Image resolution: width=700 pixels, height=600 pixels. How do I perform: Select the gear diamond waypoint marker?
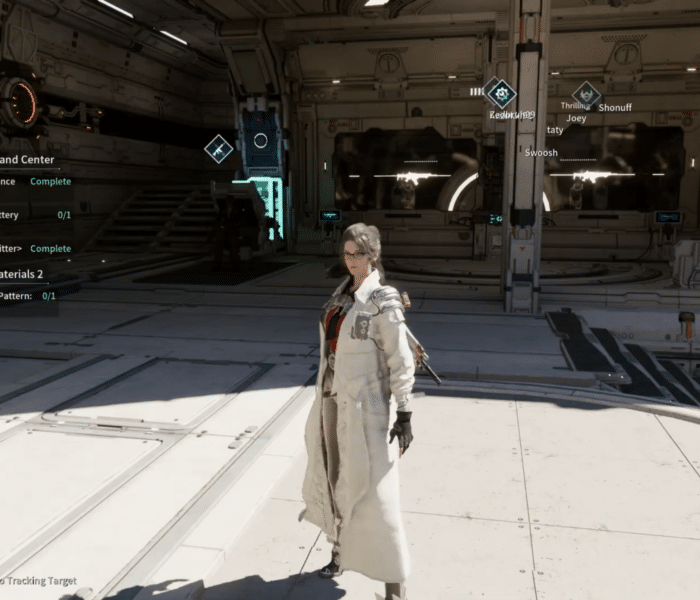click(x=501, y=94)
